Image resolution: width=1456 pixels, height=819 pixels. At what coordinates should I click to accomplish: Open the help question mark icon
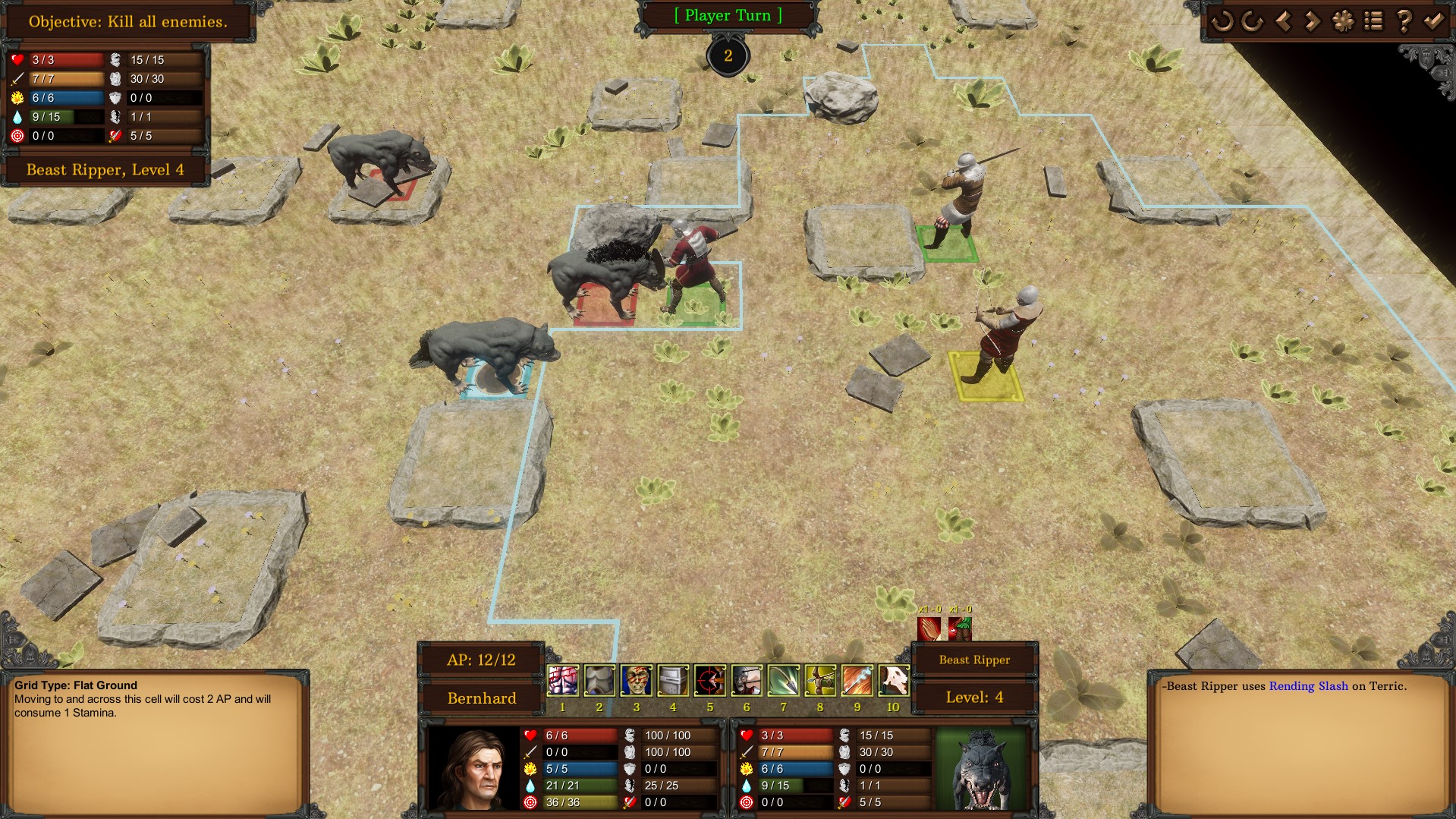pos(1404,22)
